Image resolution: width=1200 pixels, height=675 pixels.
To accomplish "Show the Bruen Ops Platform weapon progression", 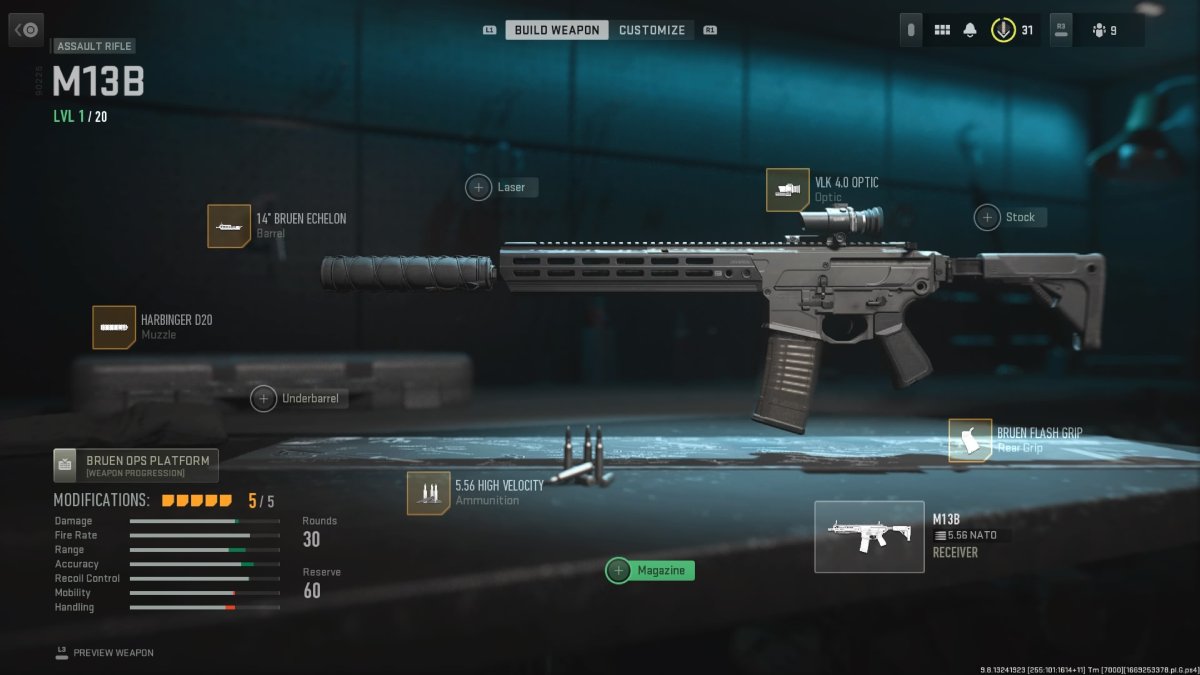I will coord(136,465).
